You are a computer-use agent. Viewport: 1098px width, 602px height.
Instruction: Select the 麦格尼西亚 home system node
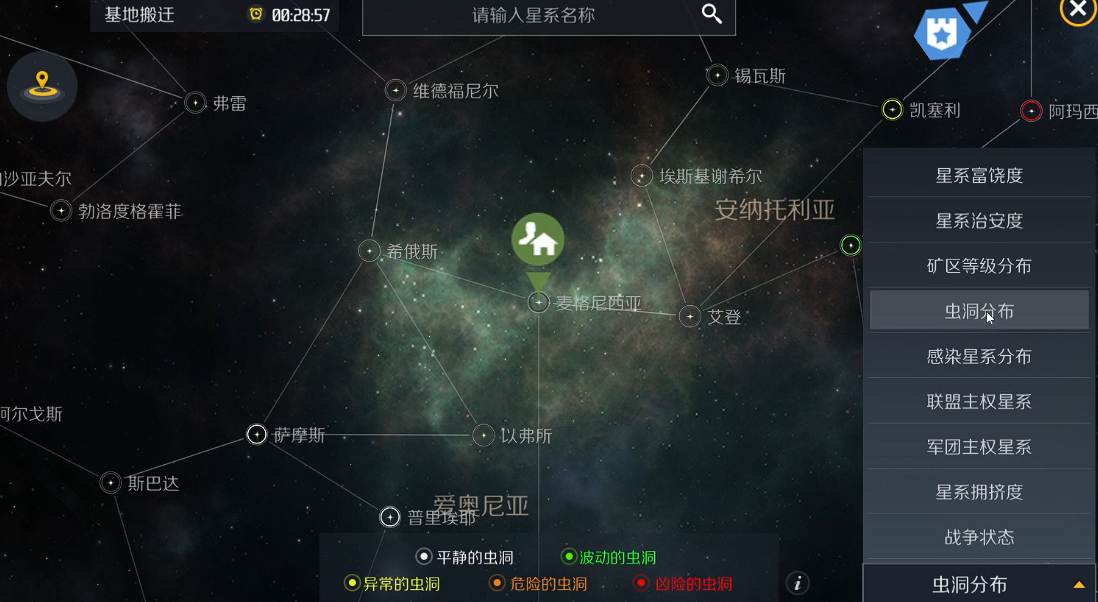[x=539, y=302]
